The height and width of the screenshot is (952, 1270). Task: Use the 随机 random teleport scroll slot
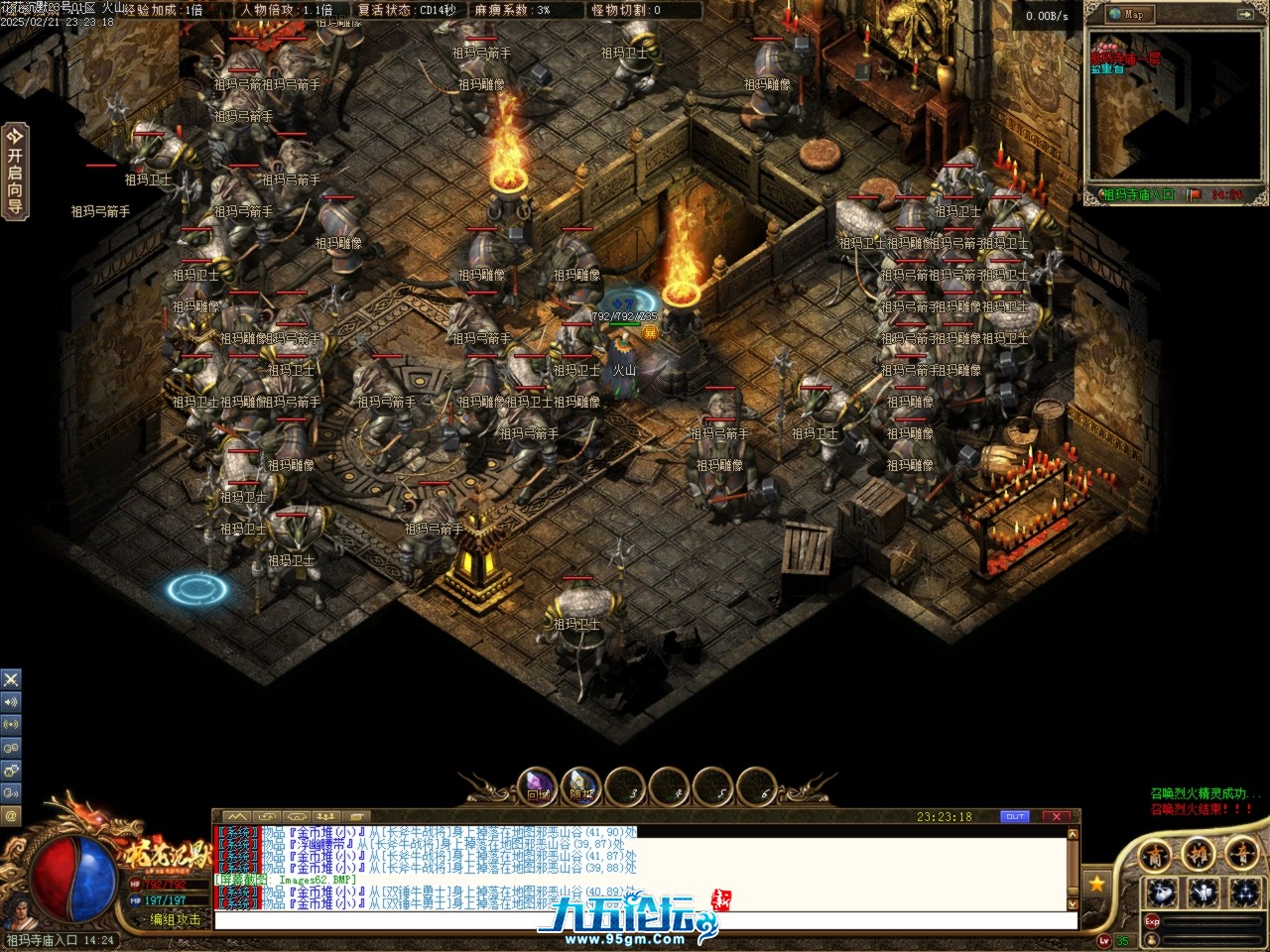click(x=581, y=788)
